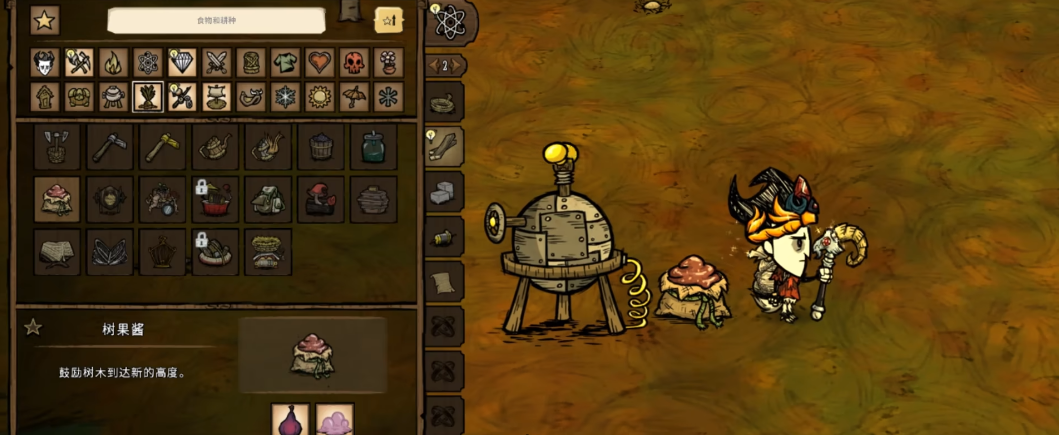Choose the crock pot cooking filter

pos(113,97)
